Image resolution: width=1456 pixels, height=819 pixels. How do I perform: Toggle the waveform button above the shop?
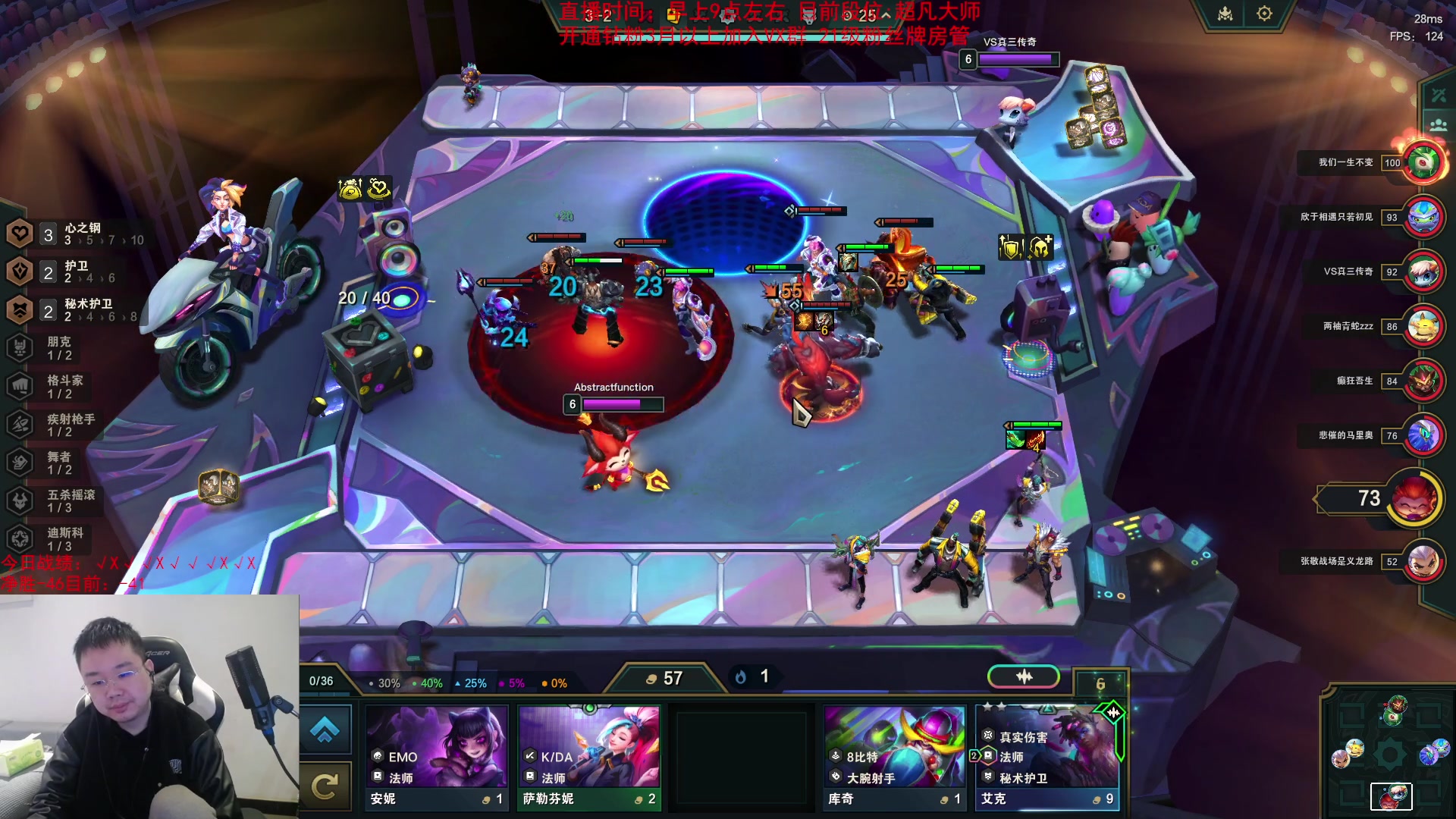[1024, 676]
